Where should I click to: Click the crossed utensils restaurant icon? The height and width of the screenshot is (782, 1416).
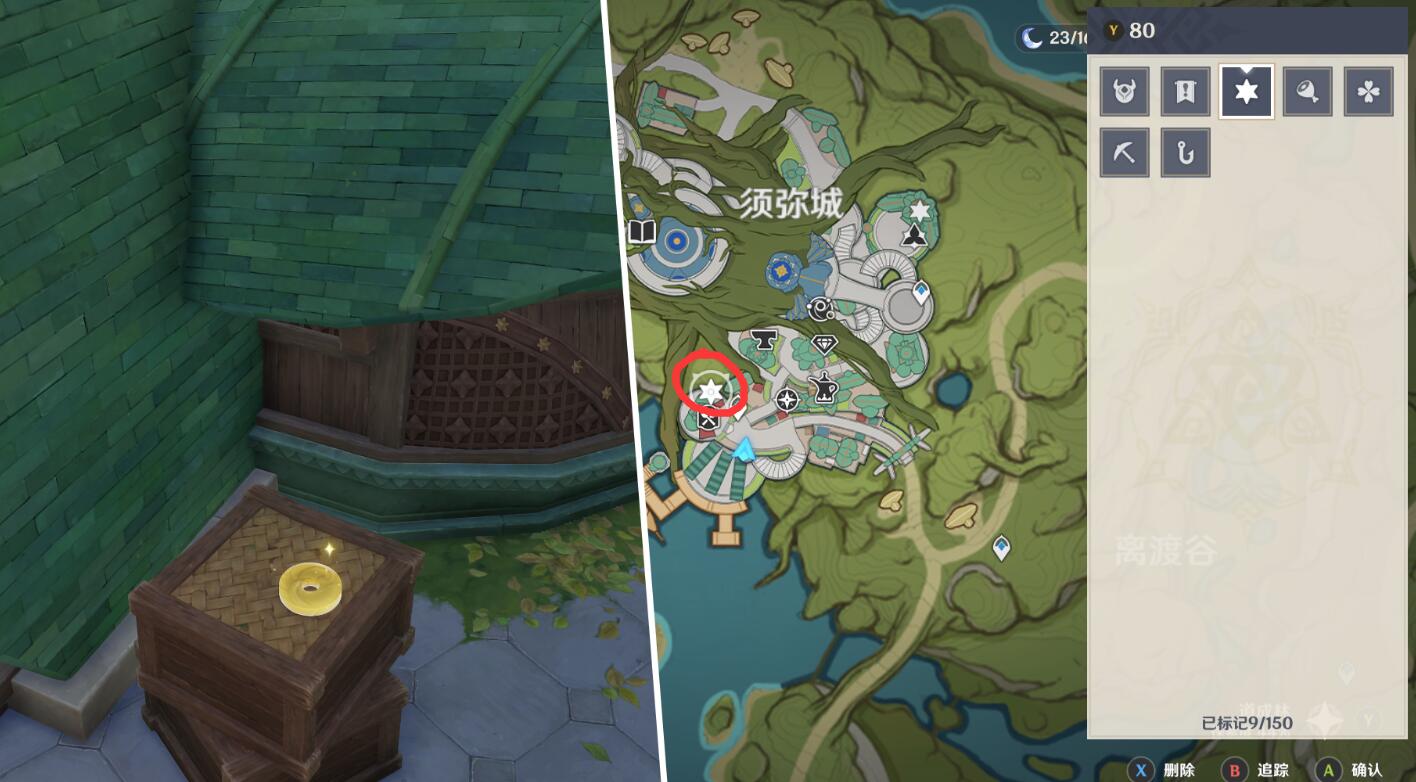tap(708, 421)
